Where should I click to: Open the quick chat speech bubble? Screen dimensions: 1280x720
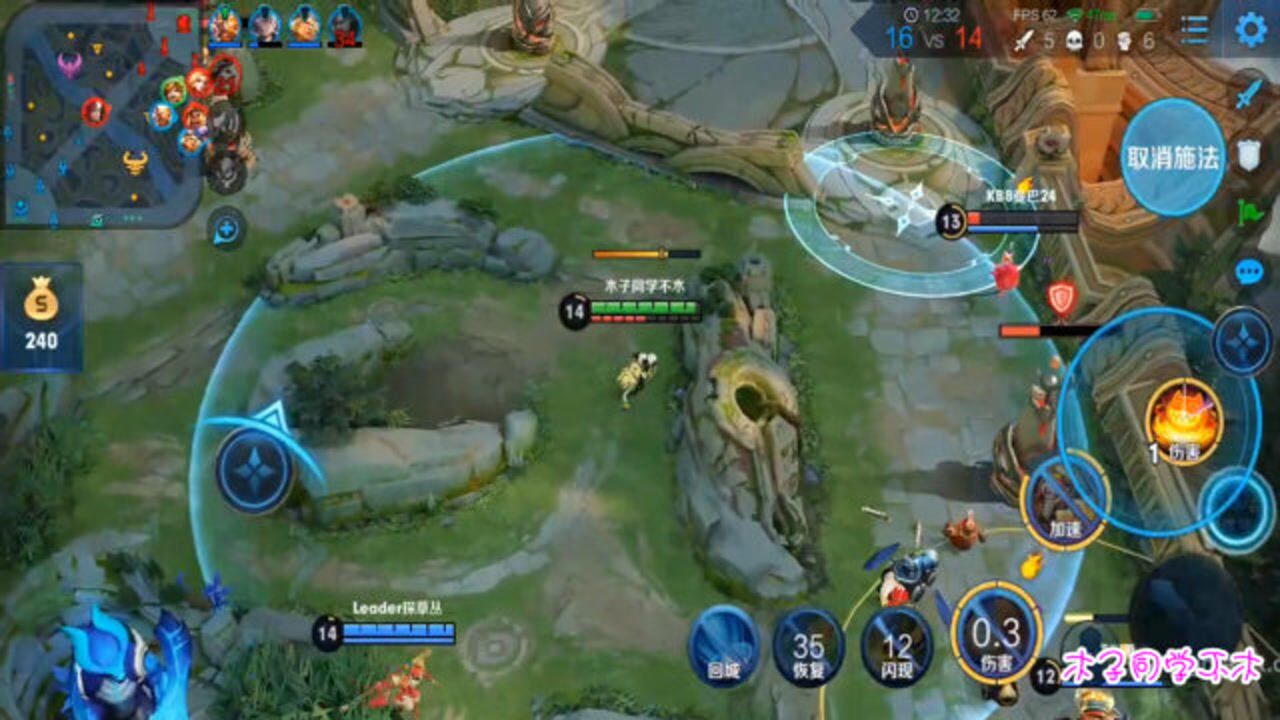pos(1248,271)
